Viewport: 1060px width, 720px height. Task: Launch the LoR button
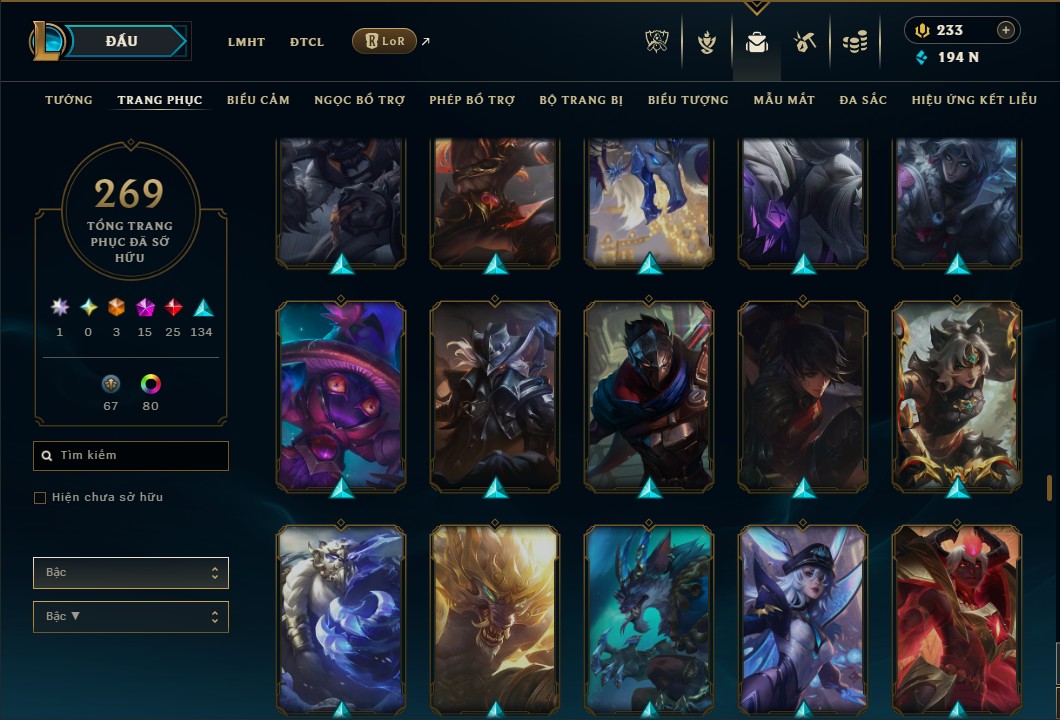pos(384,41)
